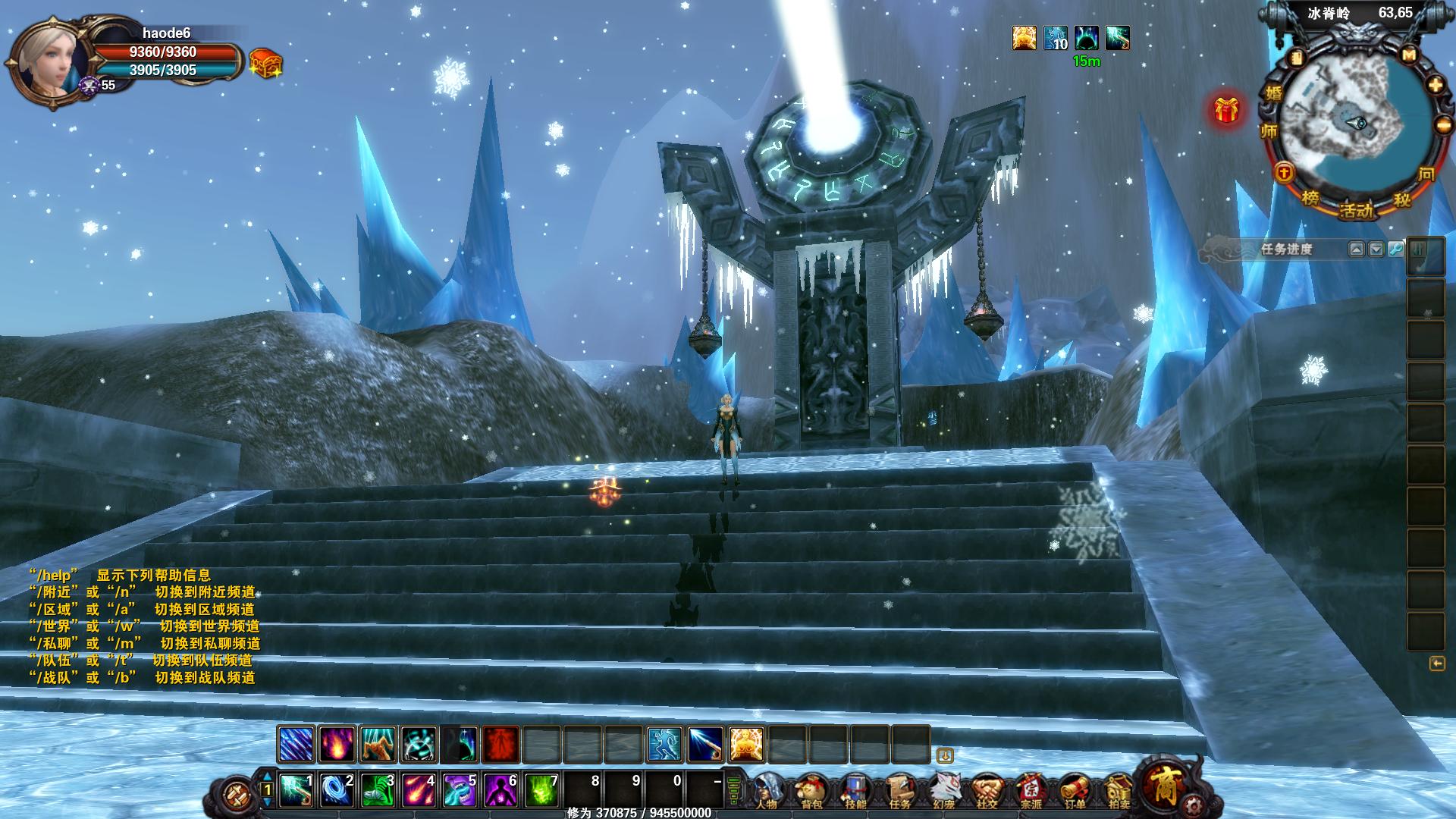Open the 宗派 sect menu
1456x819 pixels.
(x=1031, y=792)
